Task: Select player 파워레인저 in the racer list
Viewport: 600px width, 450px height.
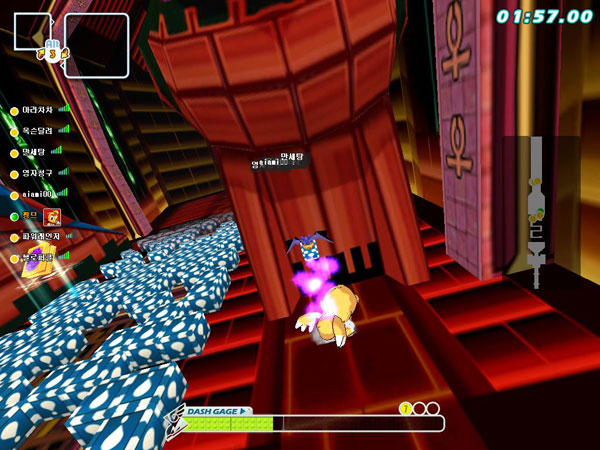Action: point(41,236)
